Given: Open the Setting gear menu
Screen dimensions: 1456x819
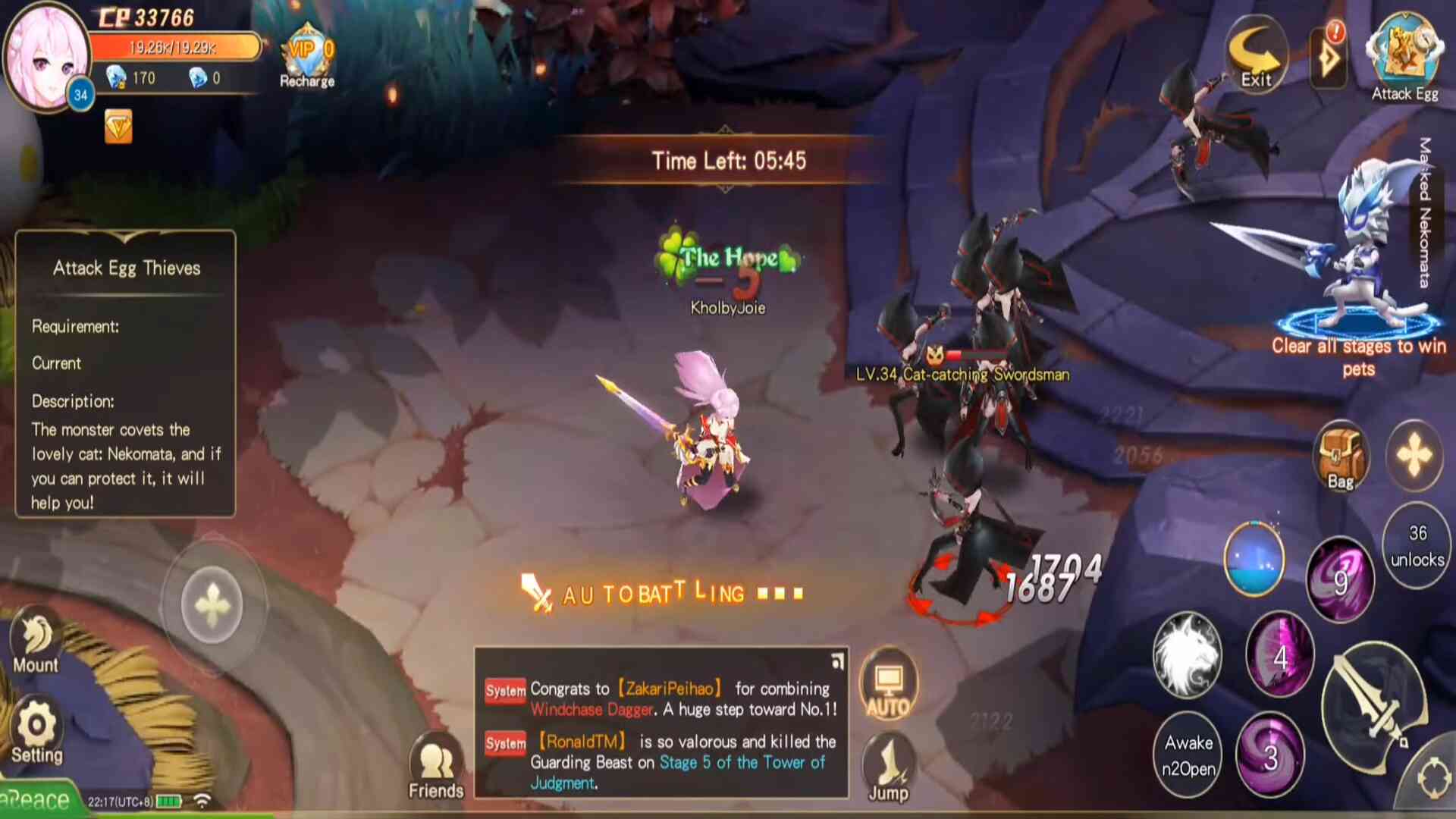Looking at the screenshot, I should pyautogui.click(x=36, y=732).
